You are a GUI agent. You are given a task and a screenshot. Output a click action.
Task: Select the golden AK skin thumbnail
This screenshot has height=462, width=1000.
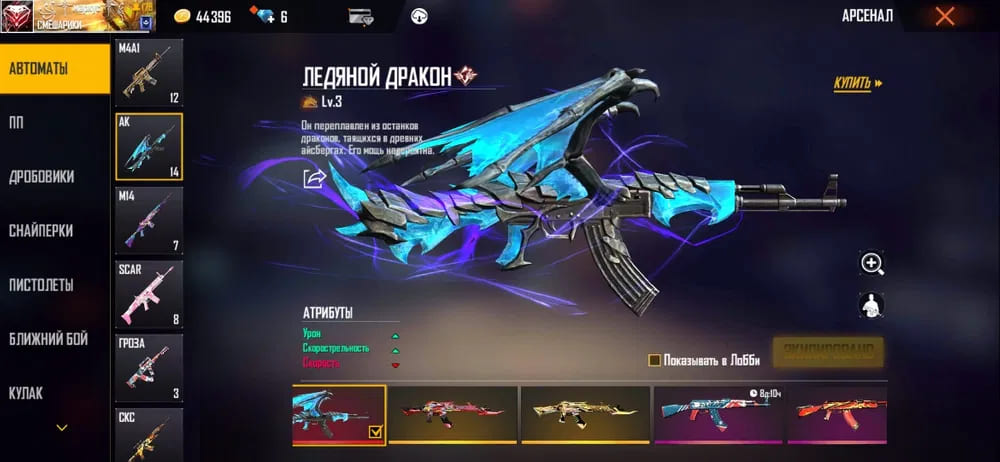(585, 414)
